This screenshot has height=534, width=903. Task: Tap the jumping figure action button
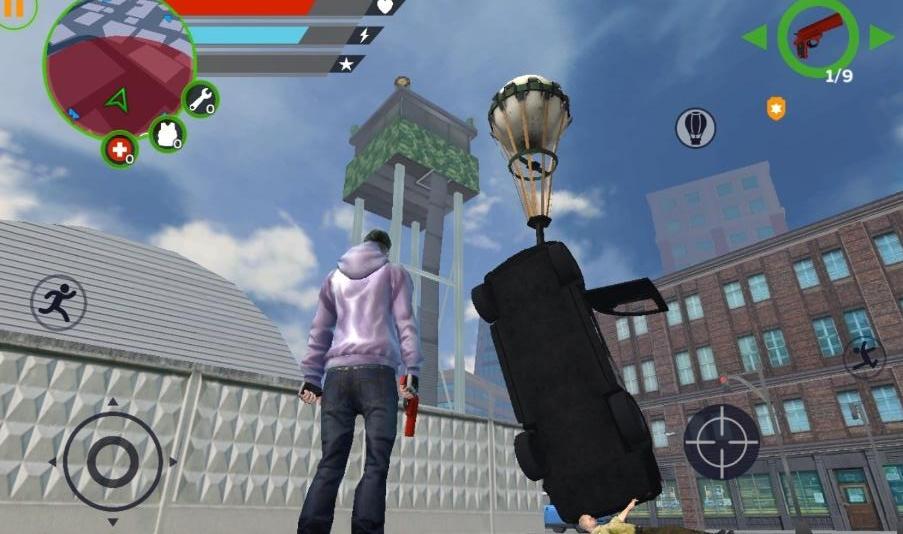[x=864, y=356]
